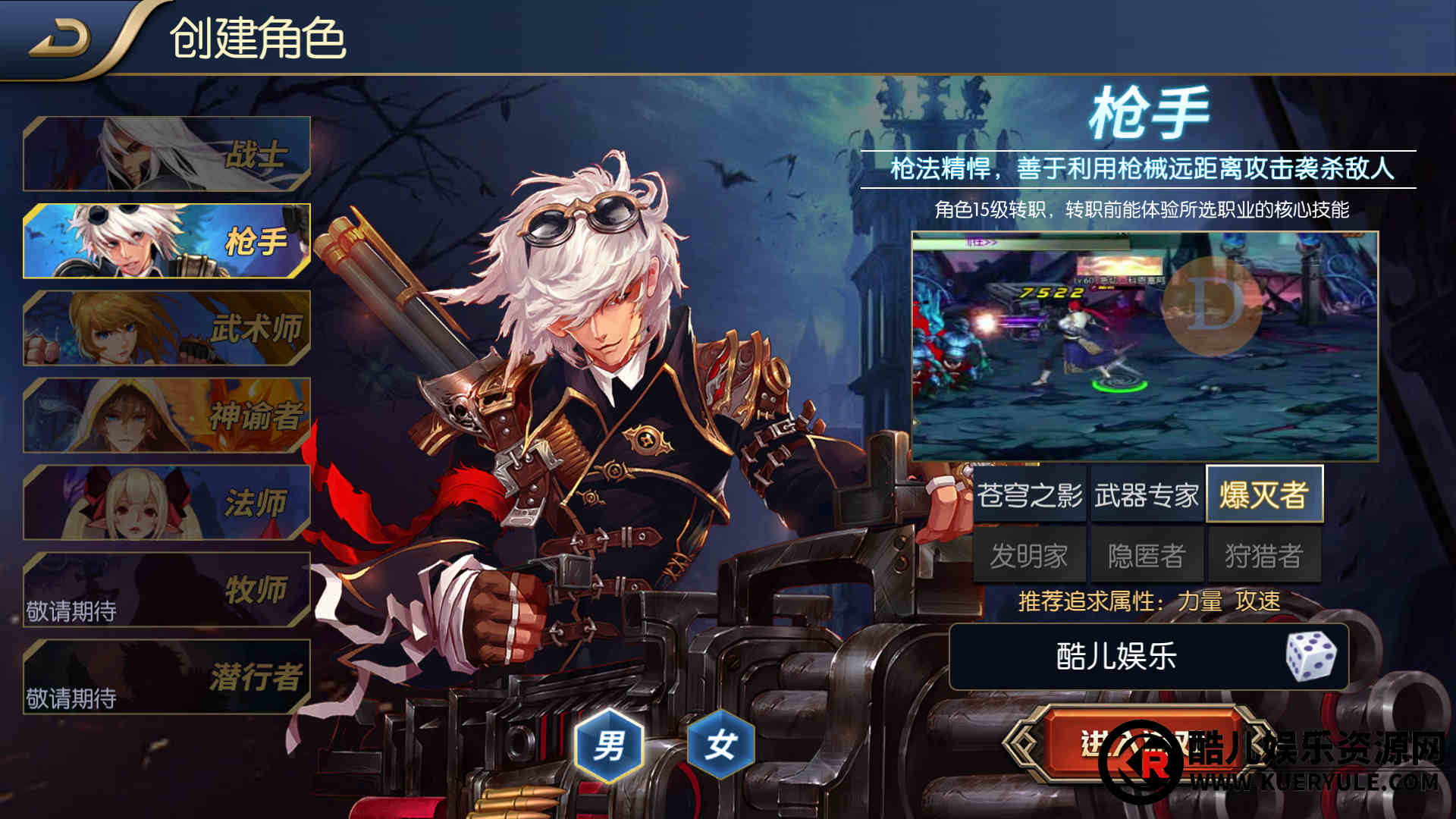Switch to male 男 gender
Image resolution: width=1456 pixels, height=819 pixels.
click(609, 745)
